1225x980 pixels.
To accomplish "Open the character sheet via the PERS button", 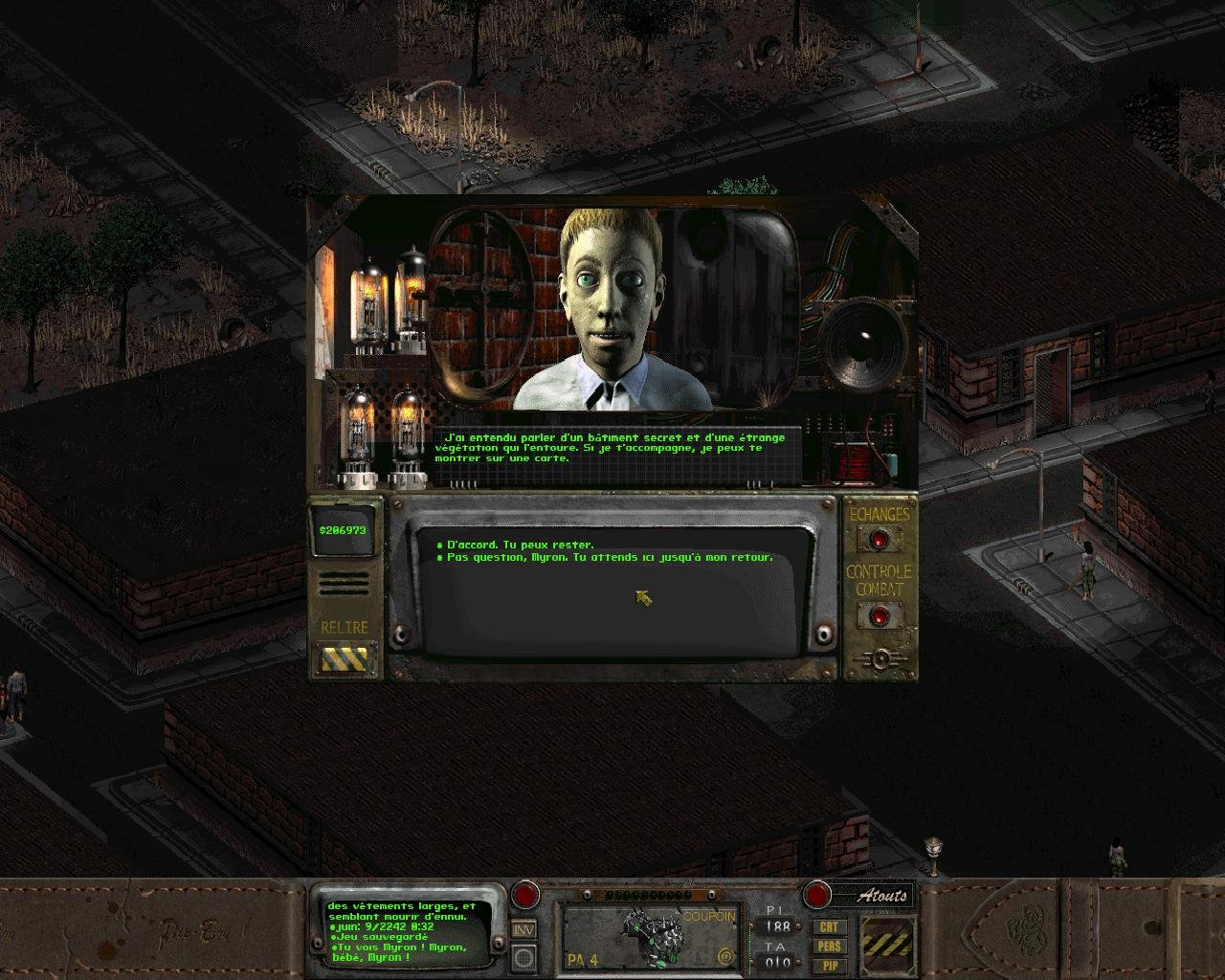I will (829, 947).
